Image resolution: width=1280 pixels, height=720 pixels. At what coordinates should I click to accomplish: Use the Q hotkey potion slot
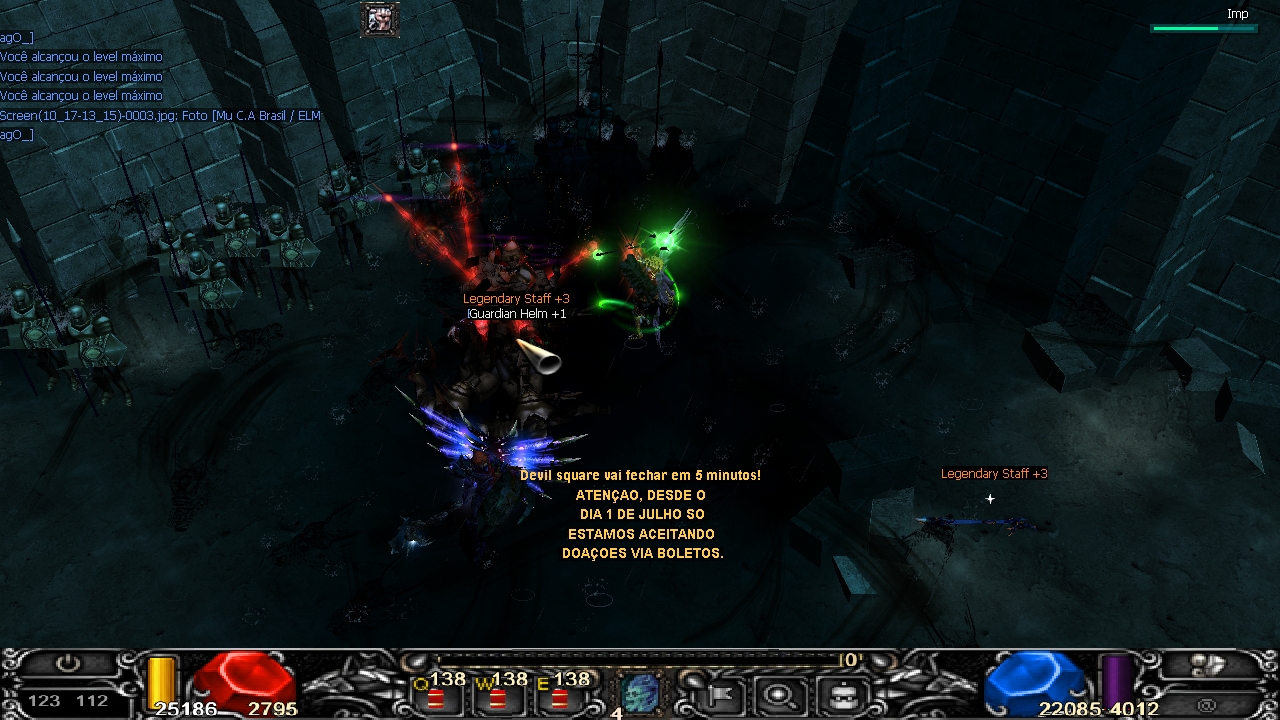[x=437, y=693]
